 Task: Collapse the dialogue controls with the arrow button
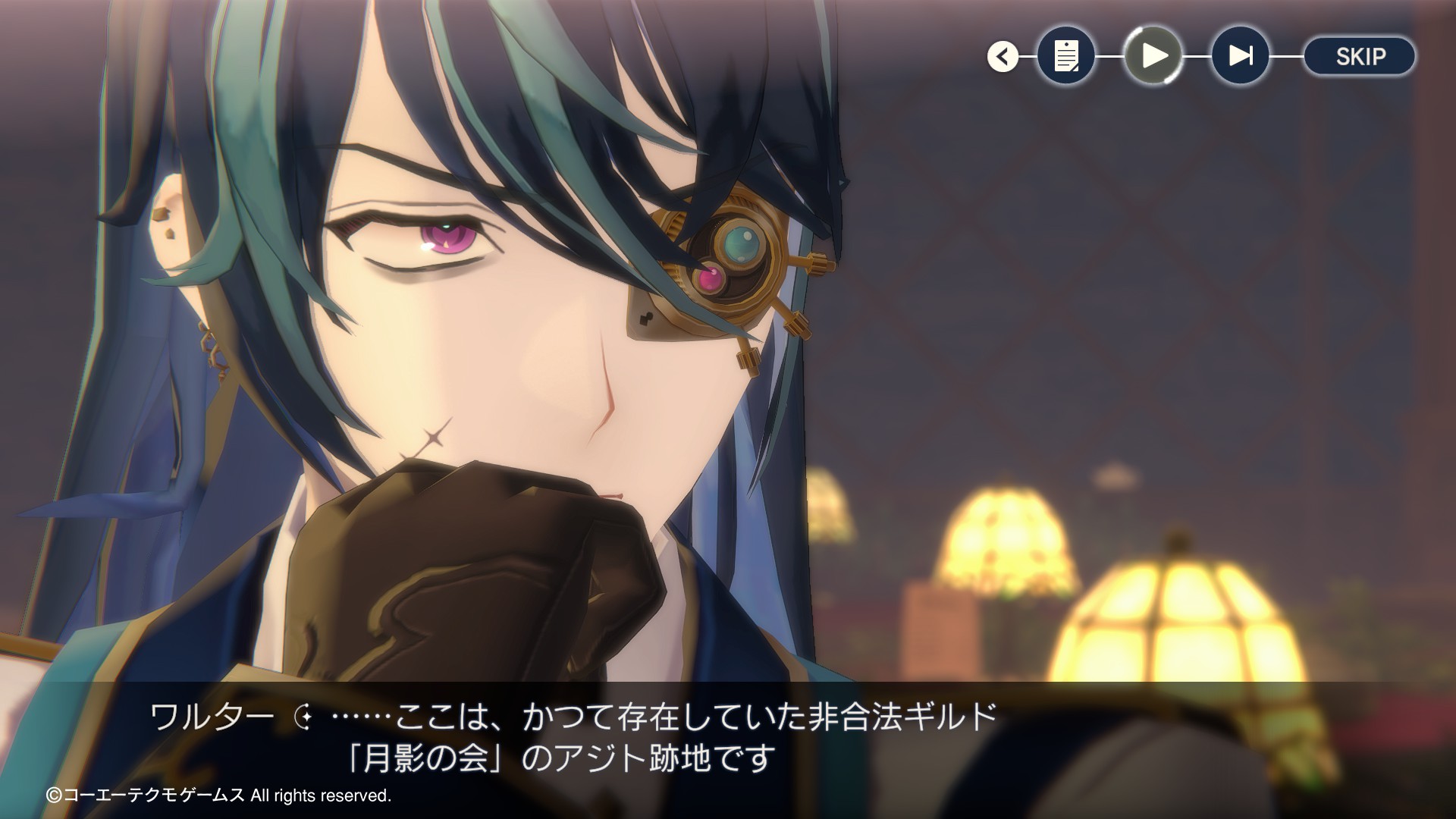[1003, 56]
